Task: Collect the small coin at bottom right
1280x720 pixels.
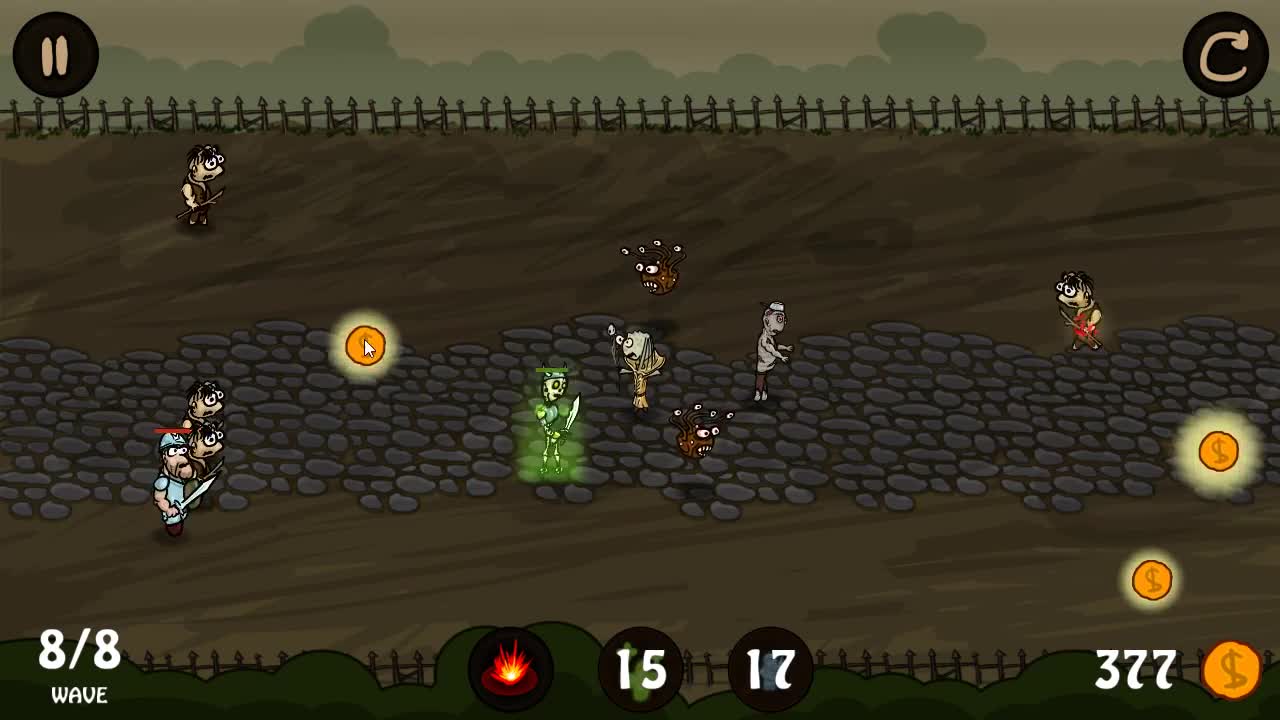Action: click(1152, 579)
